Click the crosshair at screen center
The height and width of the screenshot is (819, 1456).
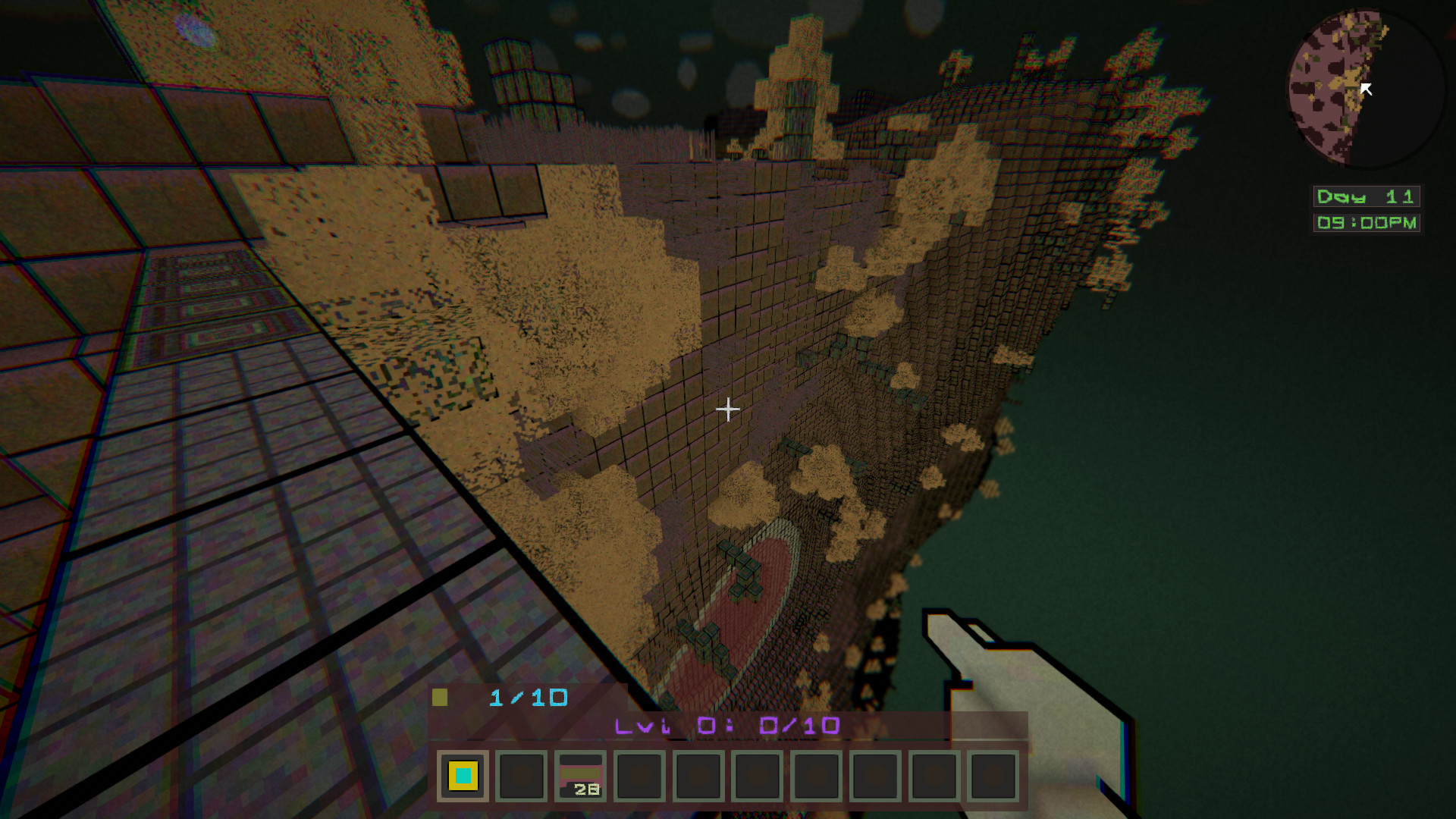coord(728,409)
